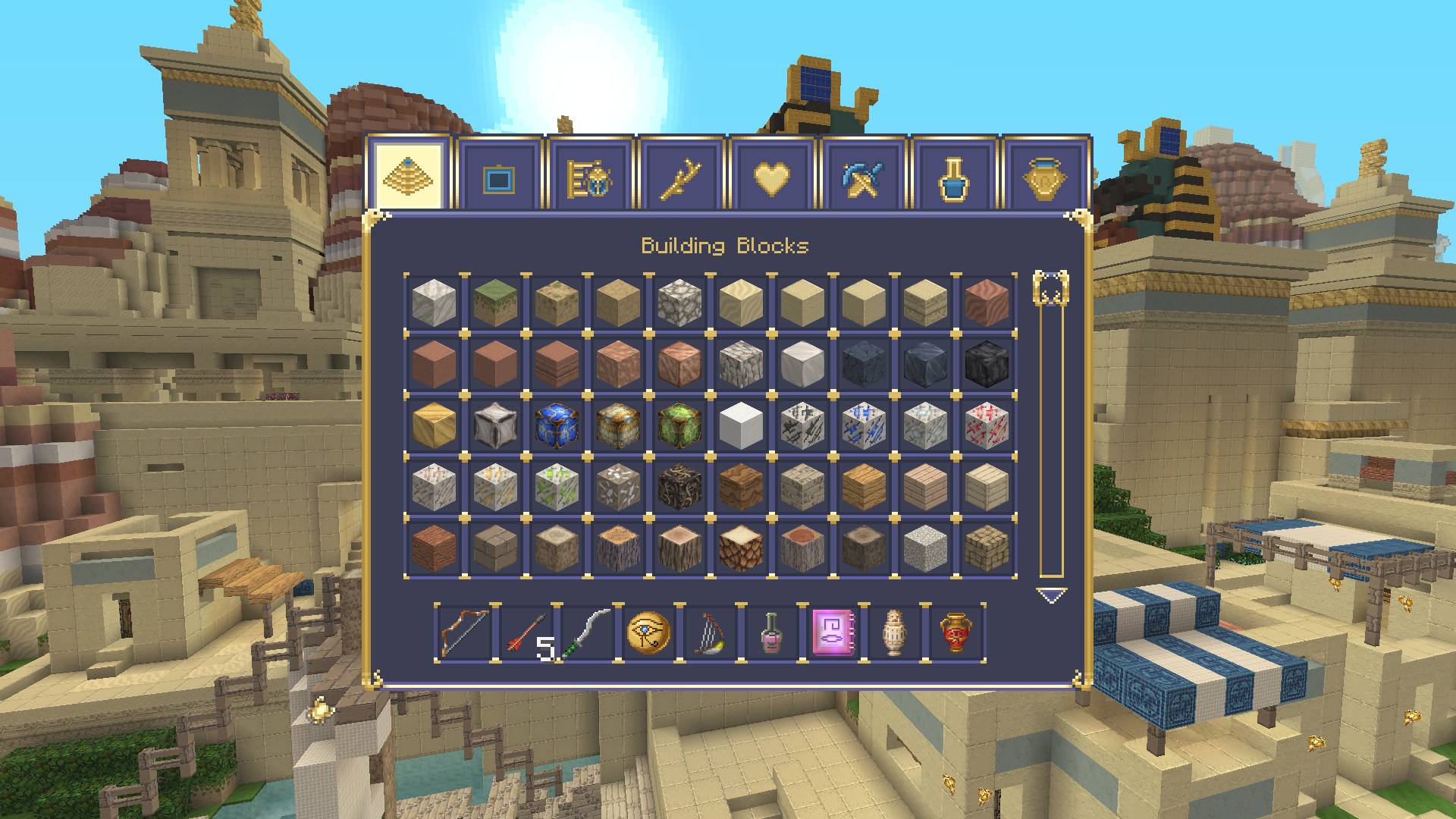Screen dimensions: 1456x819
Task: Open the Building Blocks pyramid tab
Action: (407, 174)
